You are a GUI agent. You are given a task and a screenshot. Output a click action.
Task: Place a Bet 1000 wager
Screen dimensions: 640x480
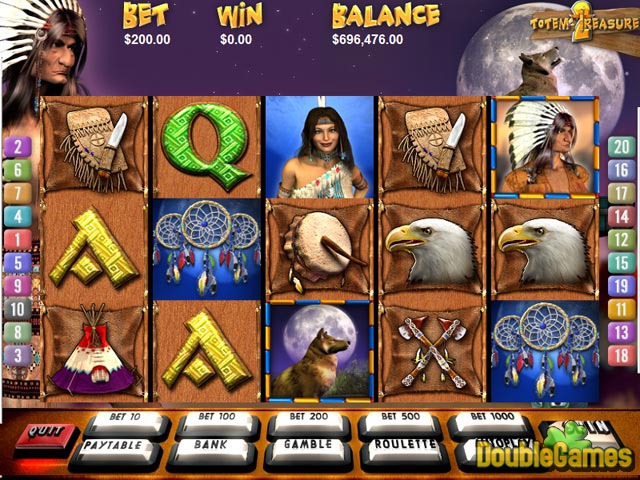(x=489, y=418)
